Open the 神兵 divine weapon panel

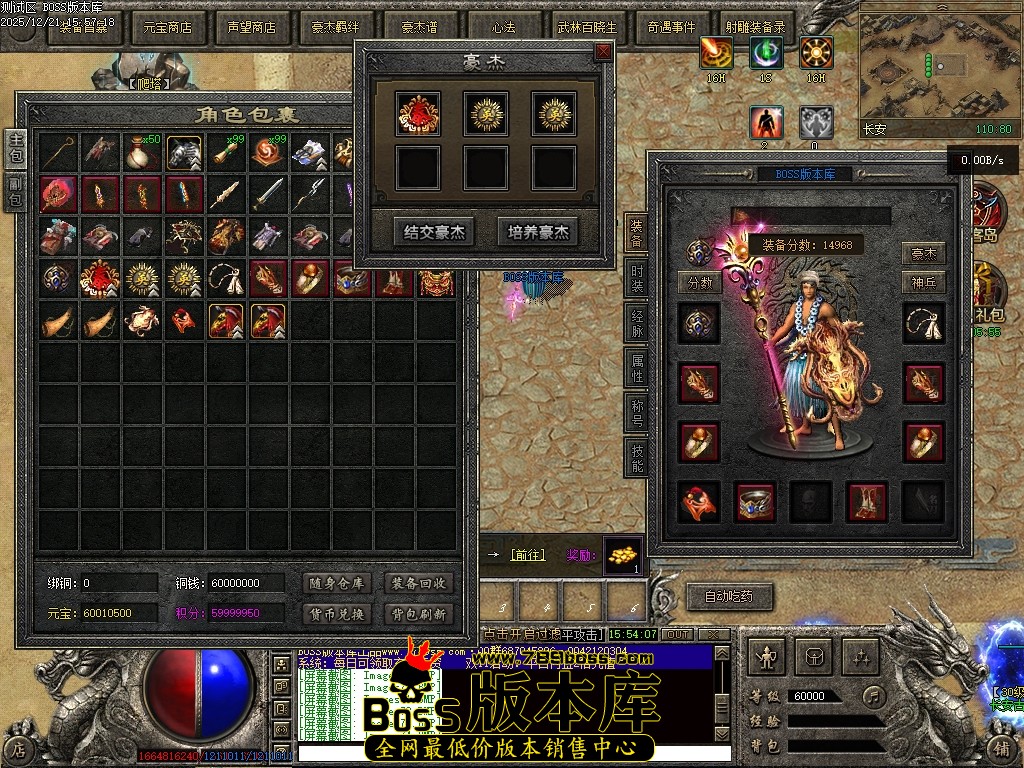coord(924,282)
